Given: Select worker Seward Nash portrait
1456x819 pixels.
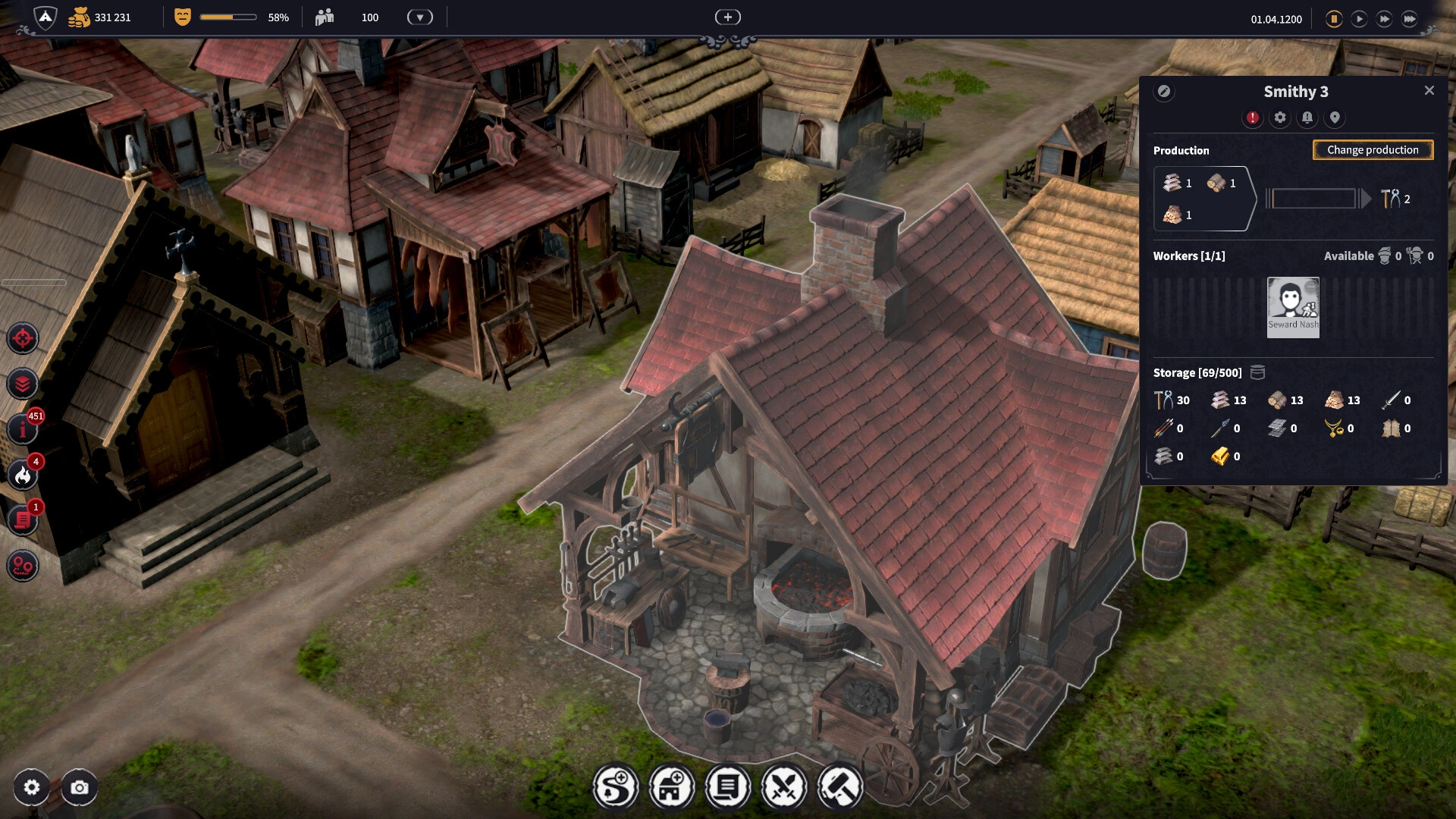Looking at the screenshot, I should click(x=1293, y=306).
